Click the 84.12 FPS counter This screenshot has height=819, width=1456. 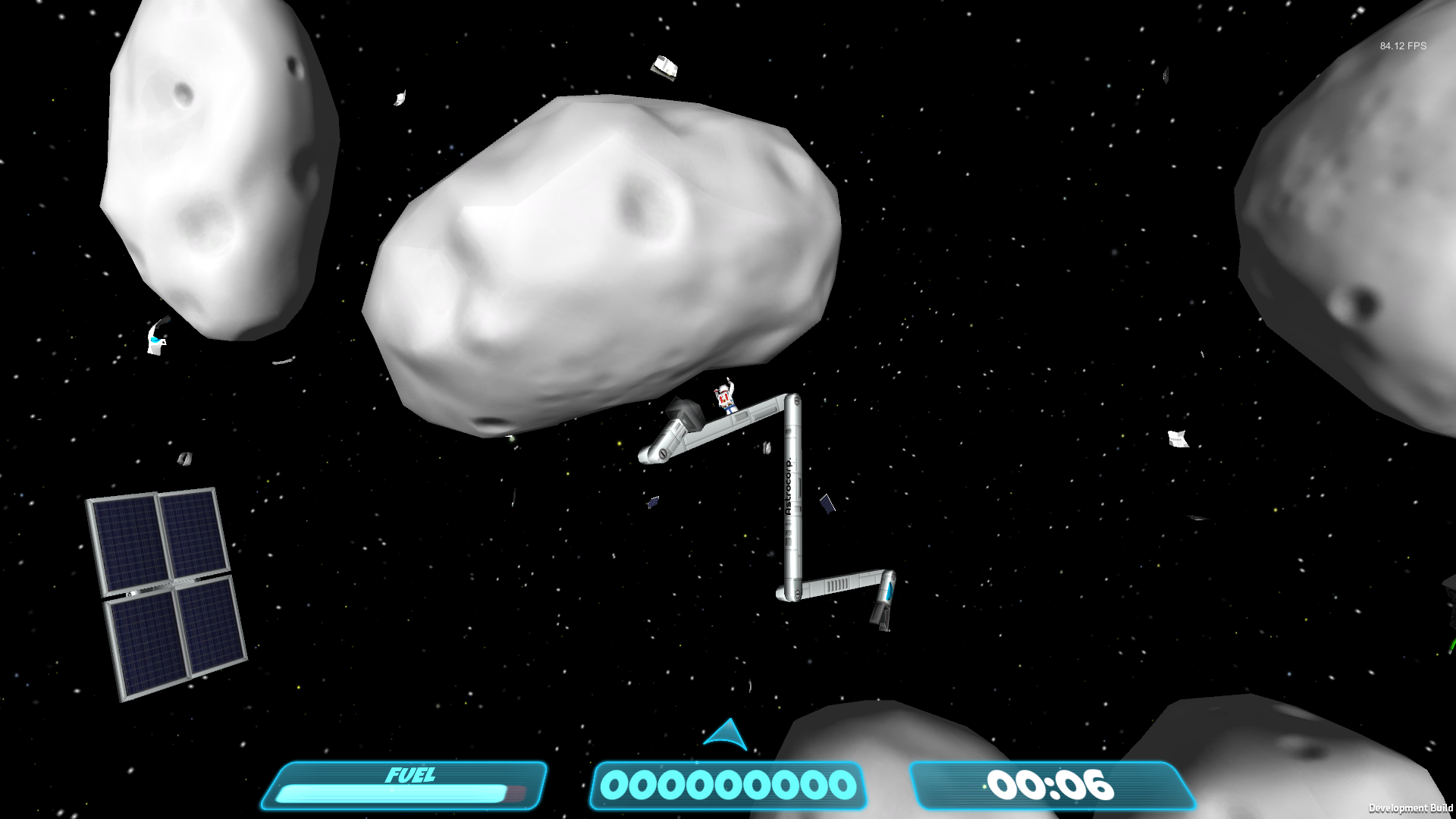(1401, 45)
